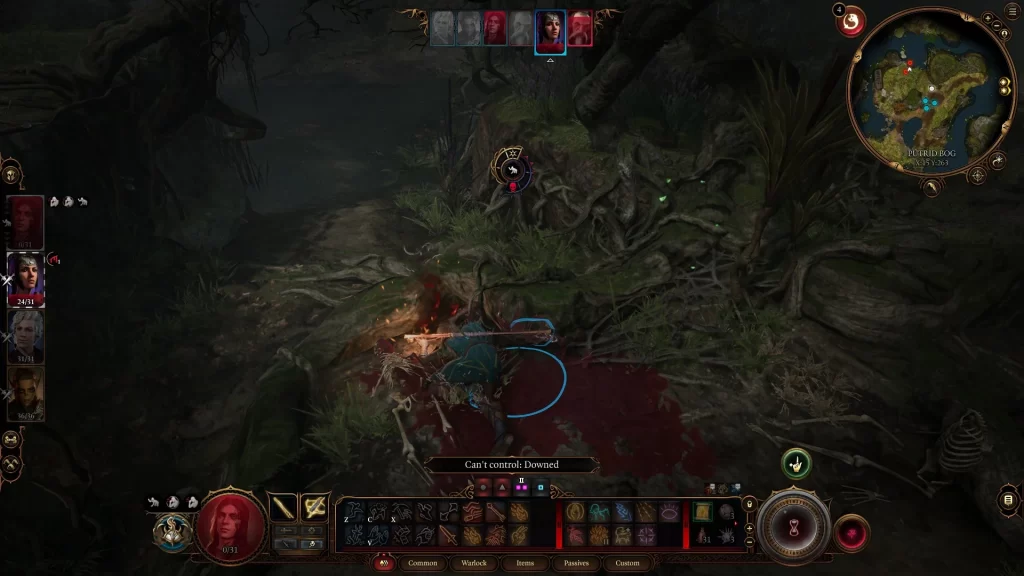Switch to the Common hotbar tab

tap(423, 563)
